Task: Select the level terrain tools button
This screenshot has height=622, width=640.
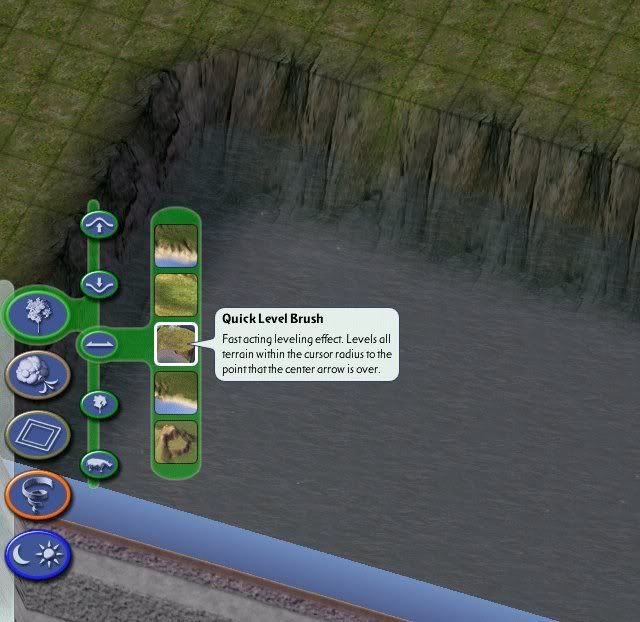Action: pos(99,344)
